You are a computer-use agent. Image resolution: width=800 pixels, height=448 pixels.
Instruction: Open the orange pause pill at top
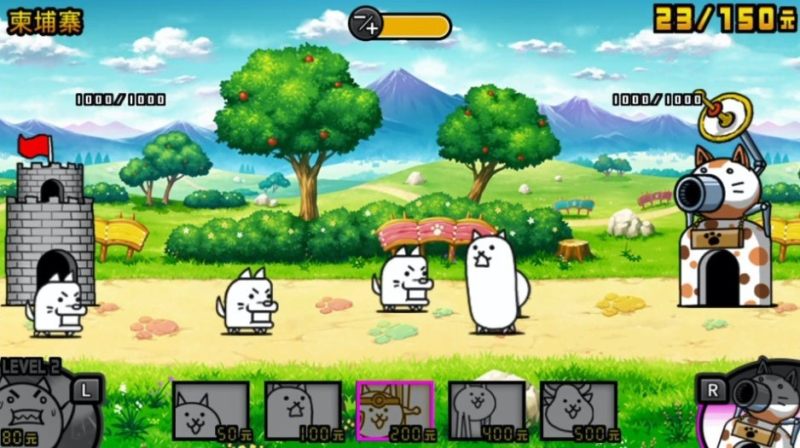pyautogui.click(x=400, y=26)
